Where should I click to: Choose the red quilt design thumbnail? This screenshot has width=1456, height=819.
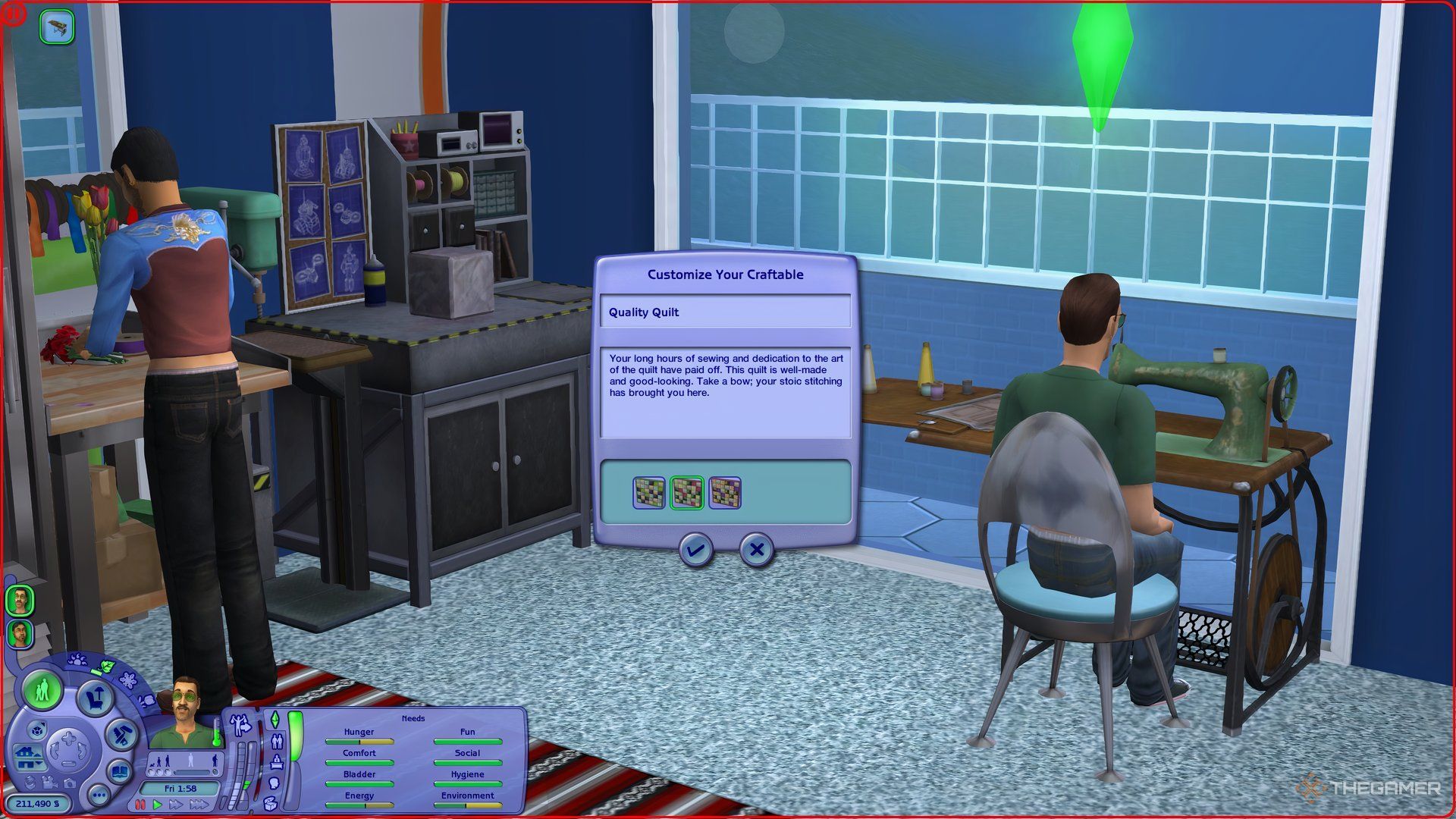(687, 493)
